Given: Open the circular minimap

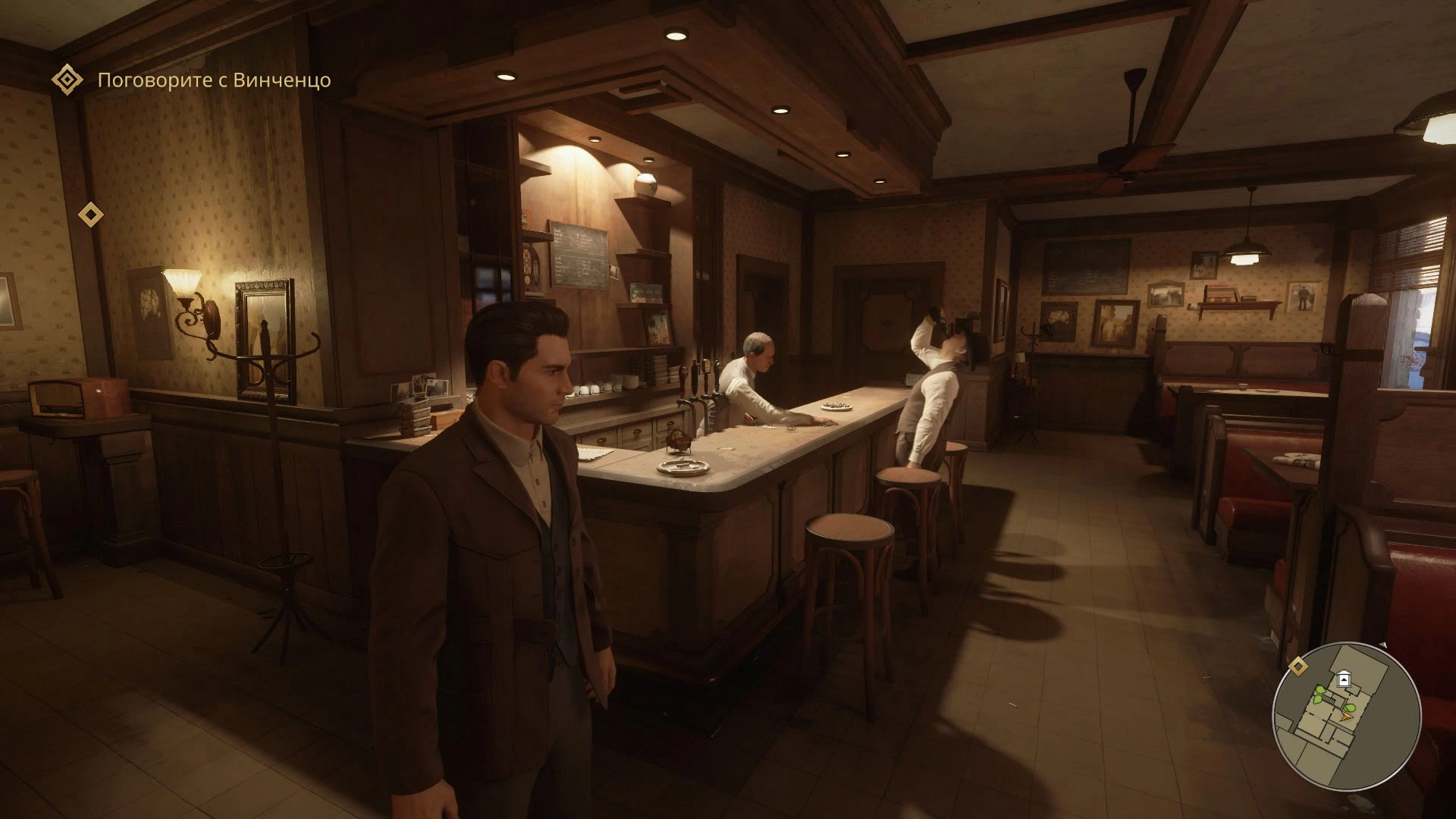Looking at the screenshot, I should click(x=1346, y=717).
